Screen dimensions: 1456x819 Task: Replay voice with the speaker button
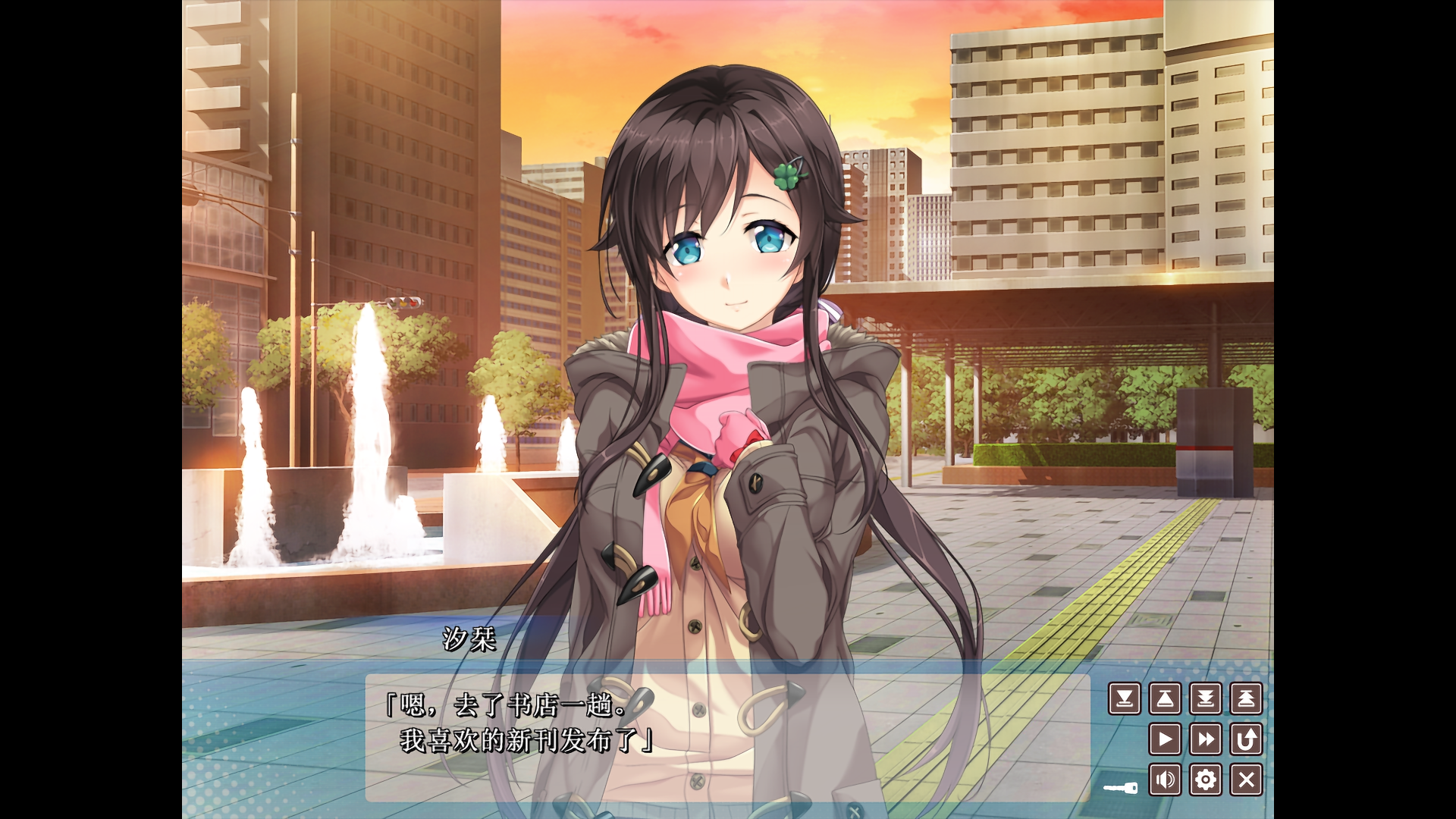[1165, 780]
